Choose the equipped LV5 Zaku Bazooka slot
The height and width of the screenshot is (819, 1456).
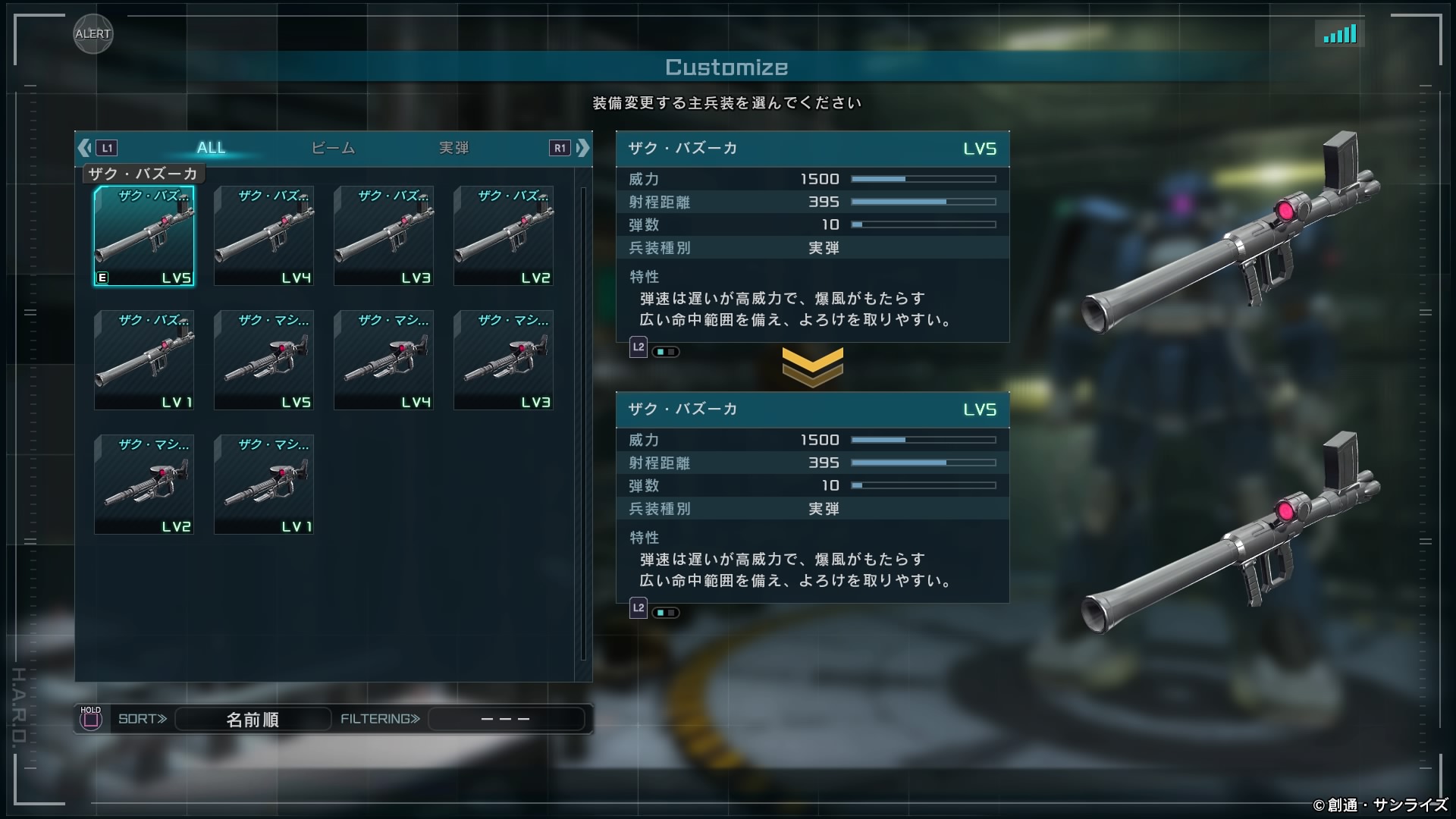click(x=144, y=236)
